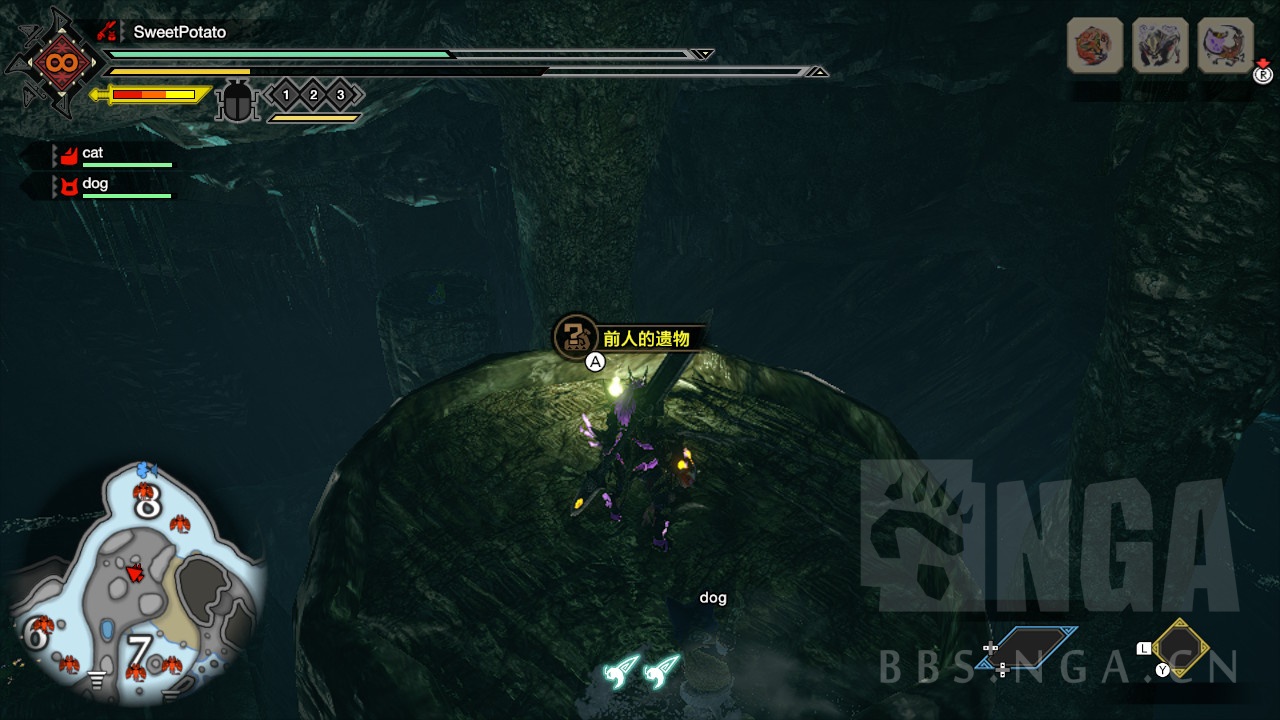Select the orange-red monster target icon
The height and width of the screenshot is (720, 1280).
pyautogui.click(x=1095, y=46)
